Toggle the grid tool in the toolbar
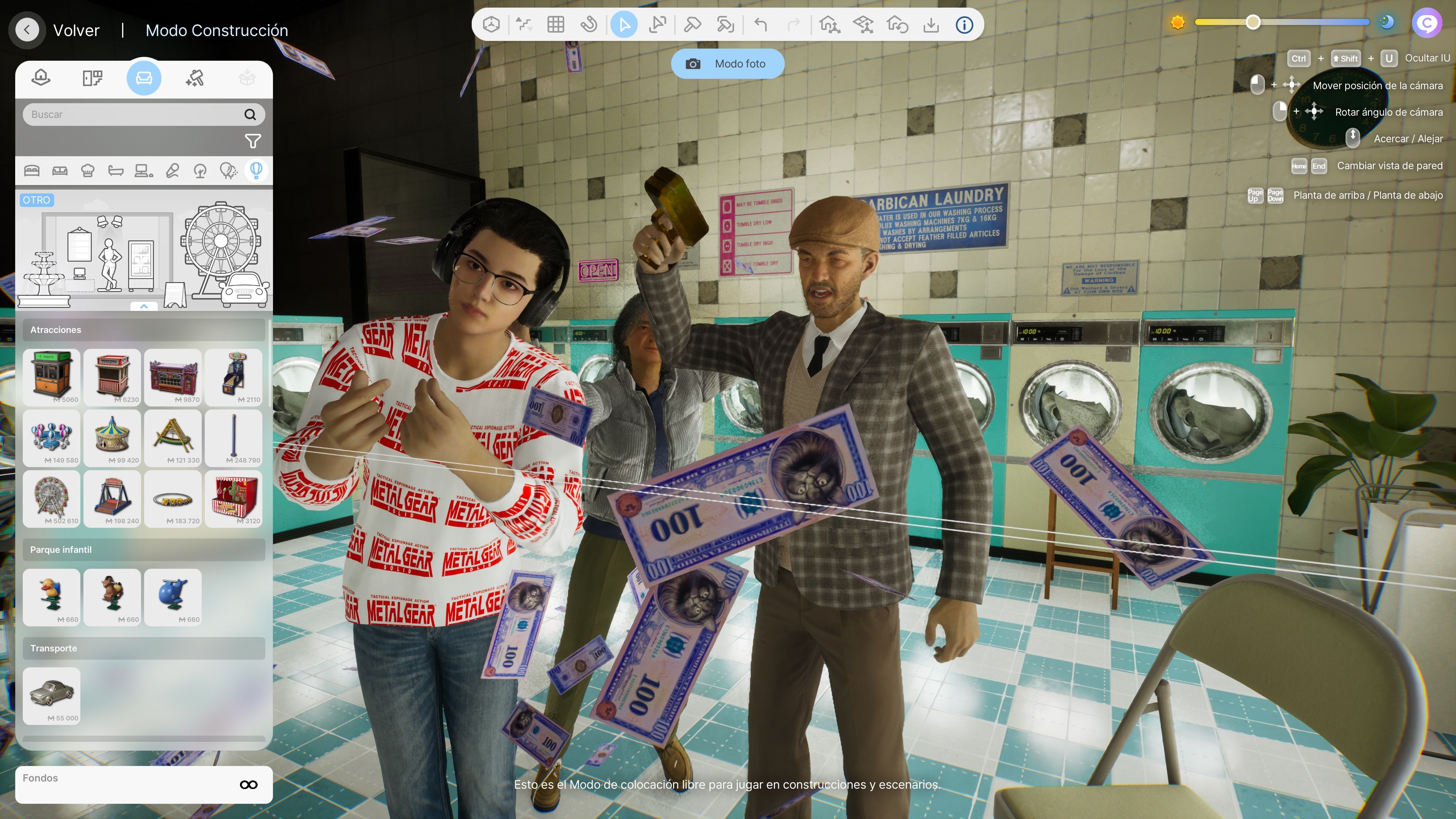1456x819 pixels. click(555, 25)
